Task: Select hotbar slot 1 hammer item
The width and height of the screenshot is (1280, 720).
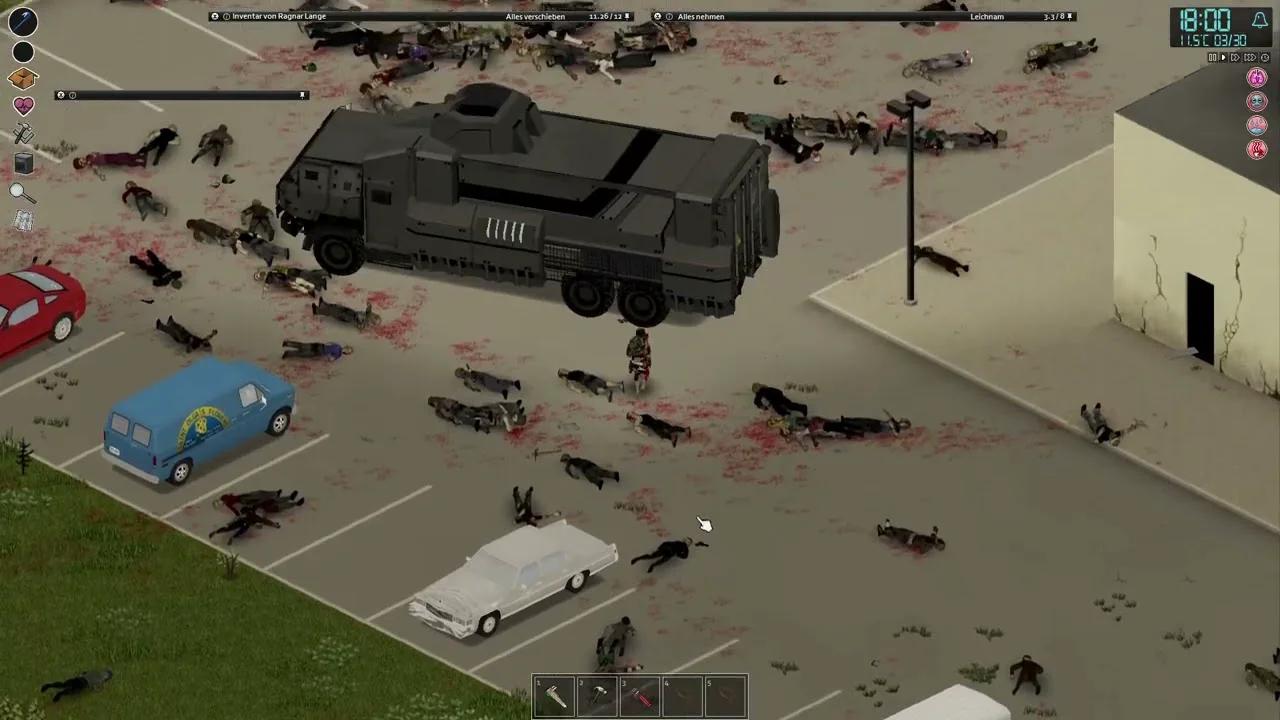Action: click(x=555, y=693)
